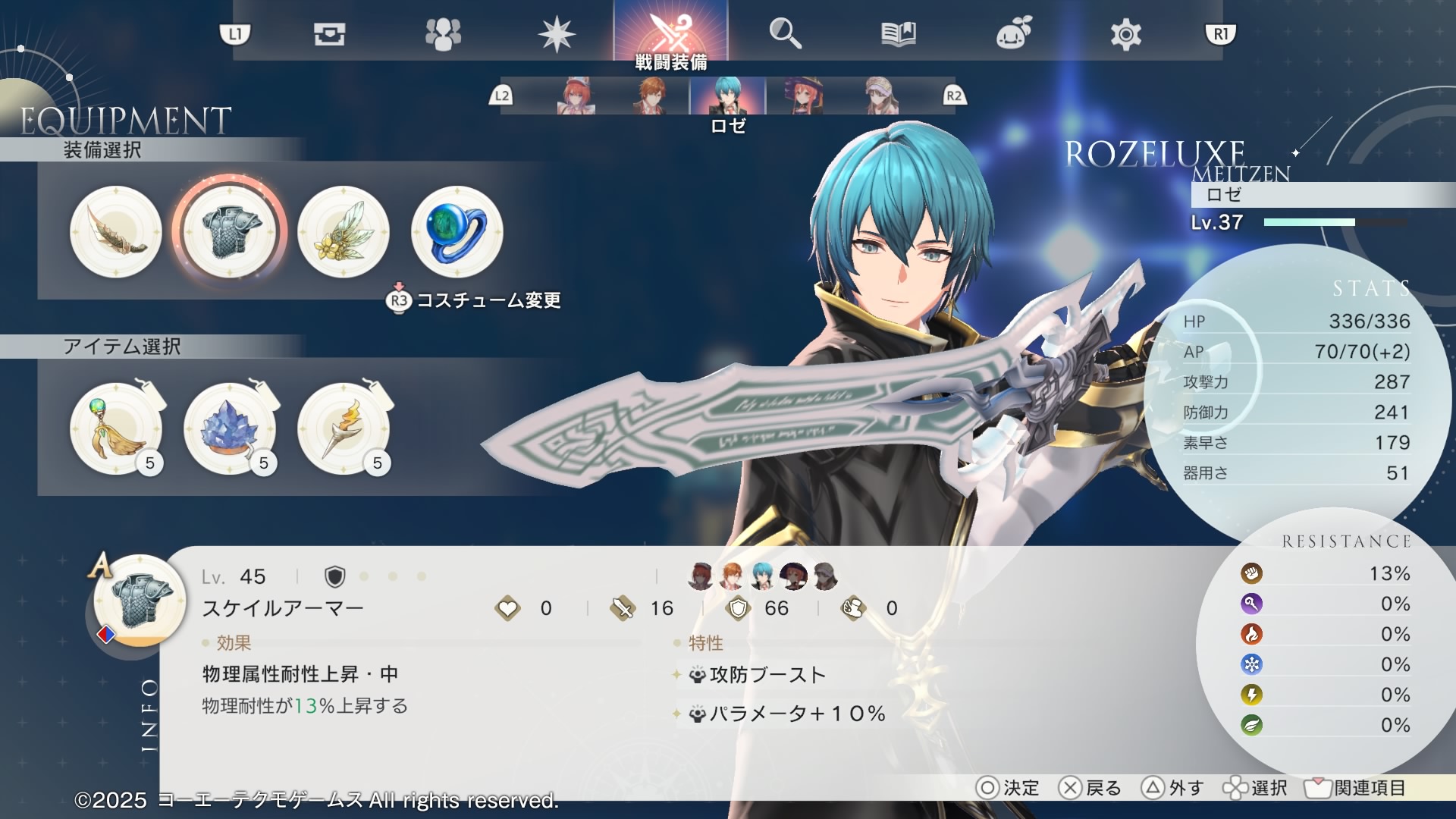
Task: Choose the witch-hat character portrait
Action: [803, 96]
